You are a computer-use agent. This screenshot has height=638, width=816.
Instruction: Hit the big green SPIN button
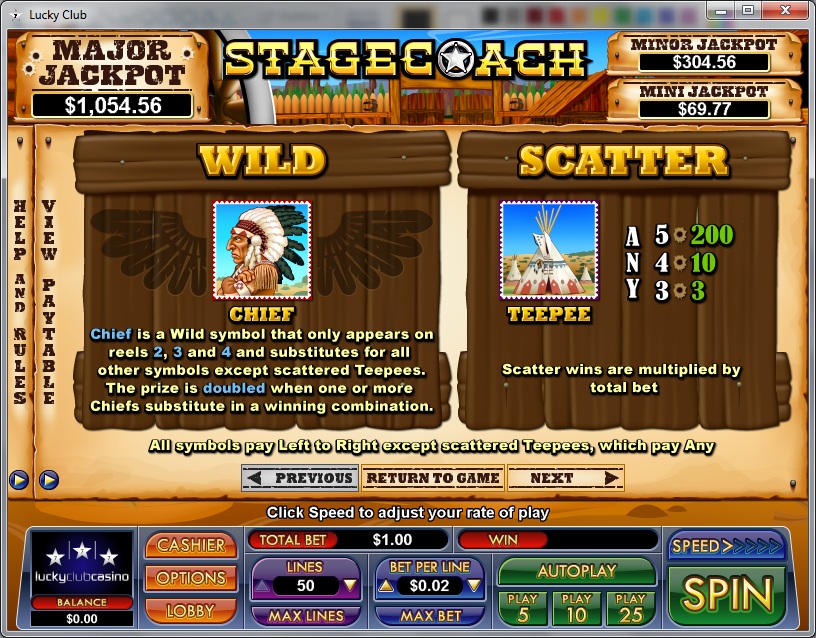(x=727, y=594)
